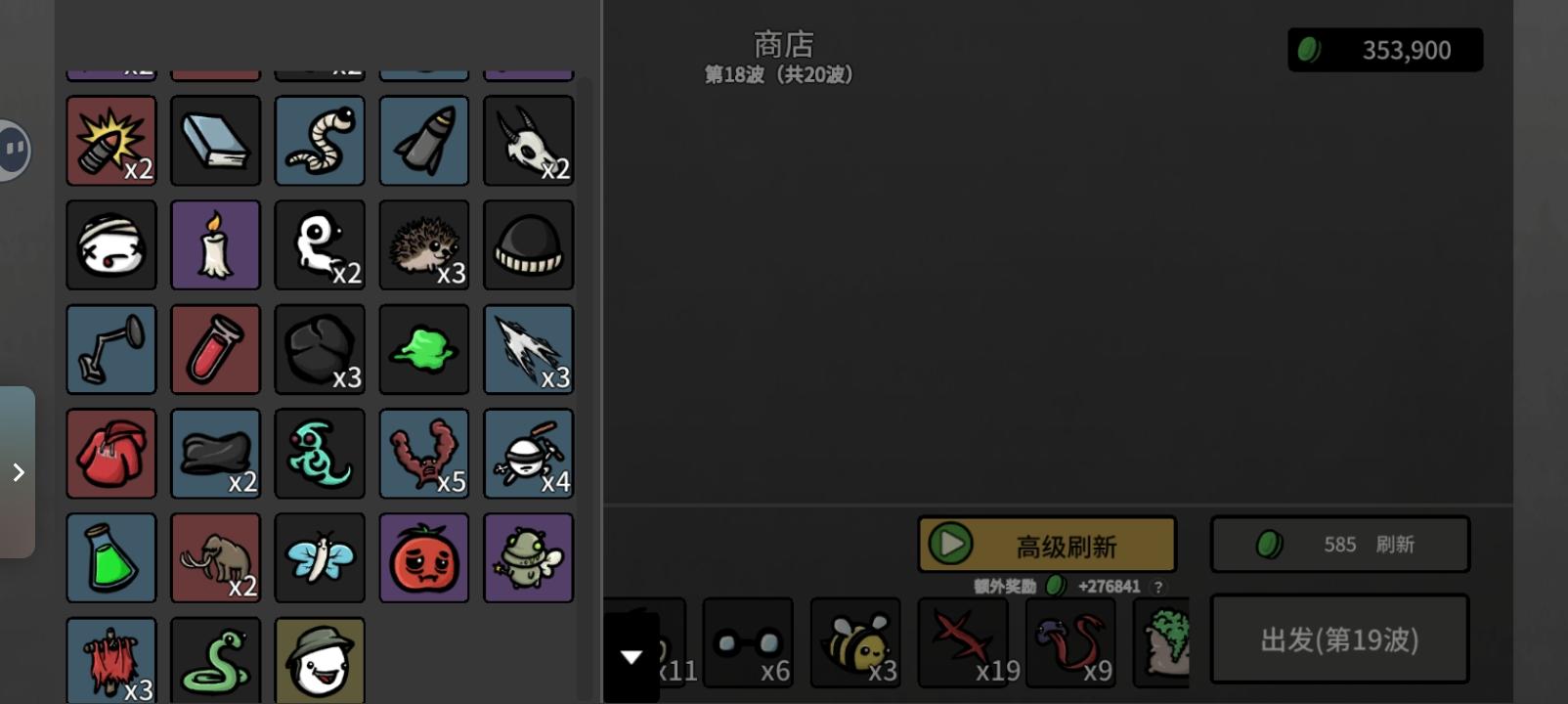Click the pause control on left edge

click(x=13, y=151)
